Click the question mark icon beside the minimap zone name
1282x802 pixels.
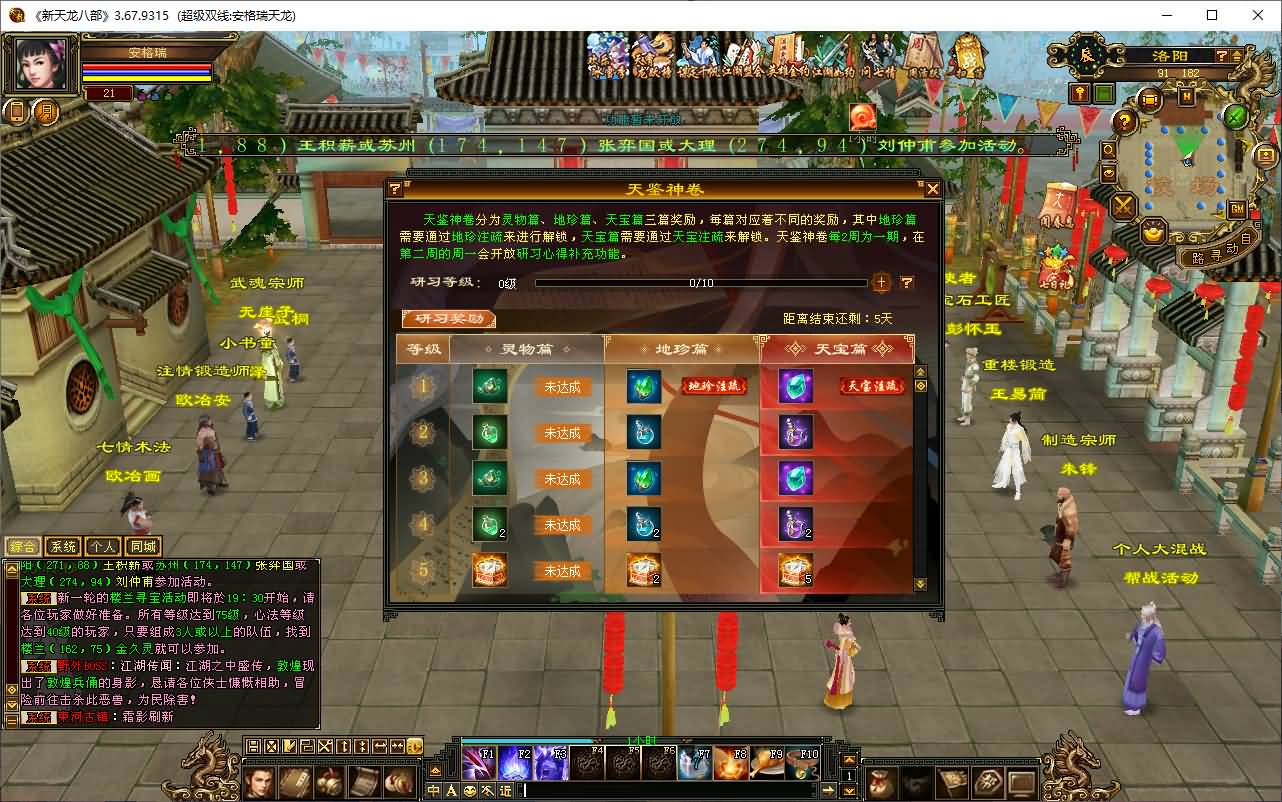pyautogui.click(x=1222, y=55)
